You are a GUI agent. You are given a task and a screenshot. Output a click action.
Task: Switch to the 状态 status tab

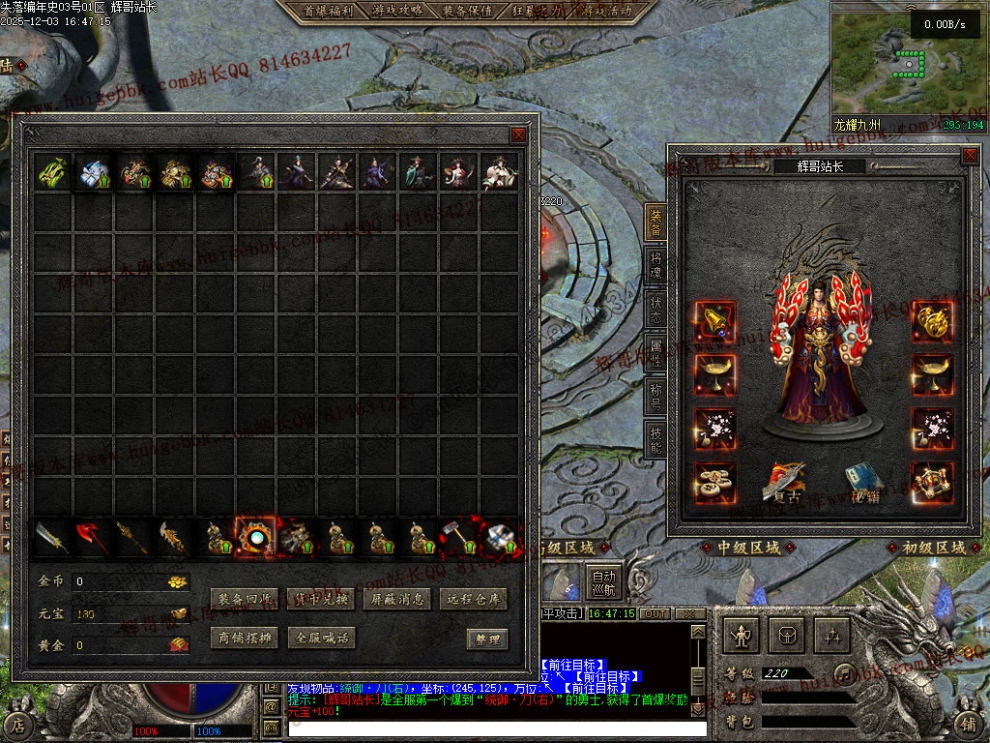click(655, 308)
